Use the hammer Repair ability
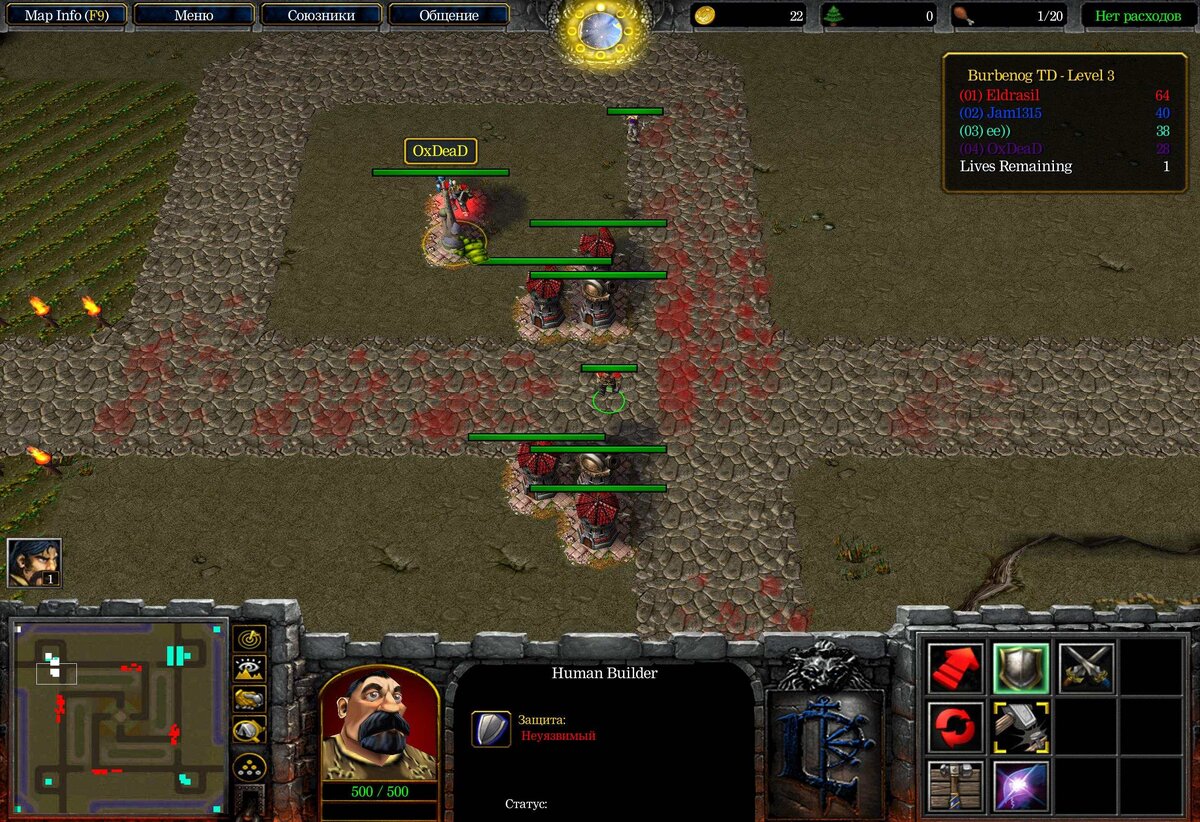This screenshot has height=822, width=1200. [x=1021, y=727]
